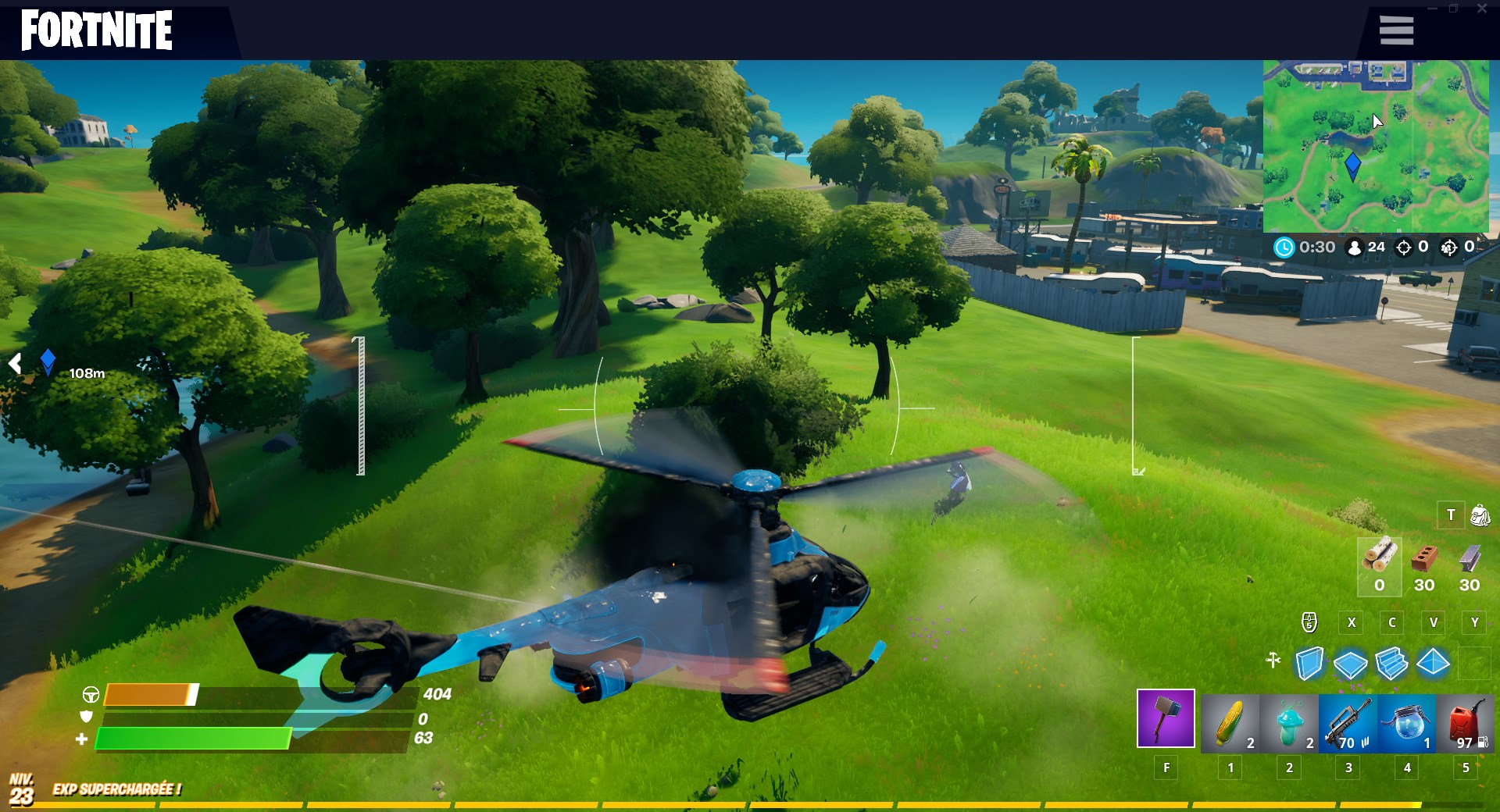Open the hamburger game menu

point(1396,30)
